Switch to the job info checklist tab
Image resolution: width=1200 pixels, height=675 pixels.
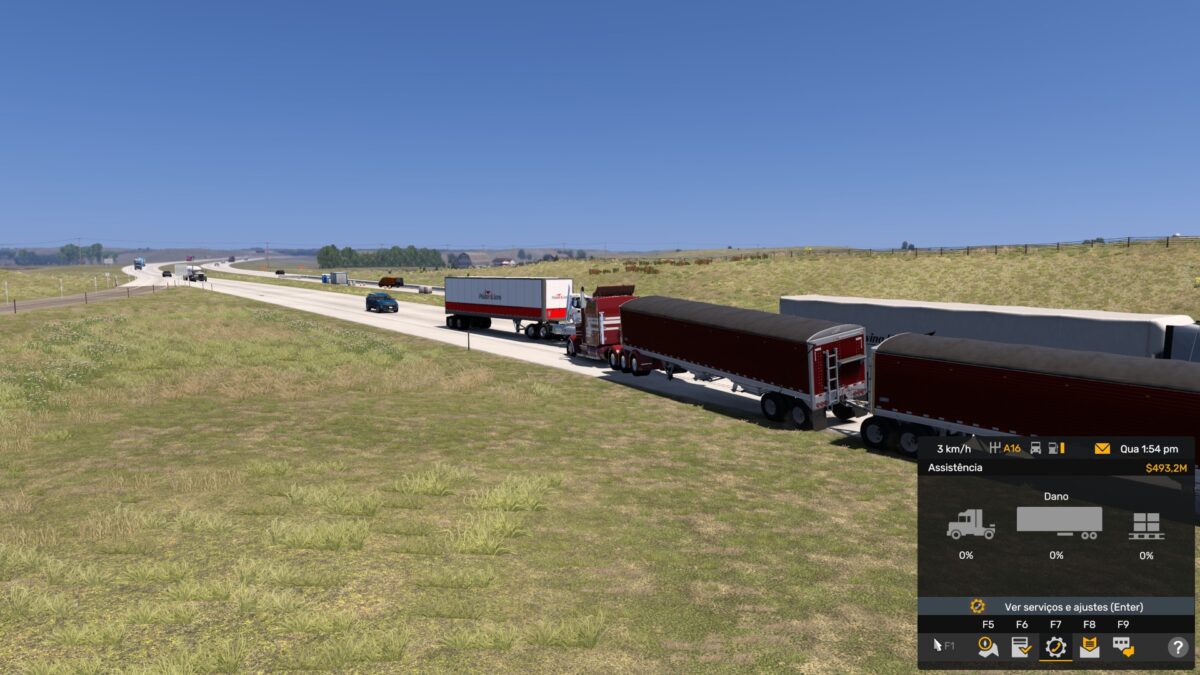pos(1021,647)
